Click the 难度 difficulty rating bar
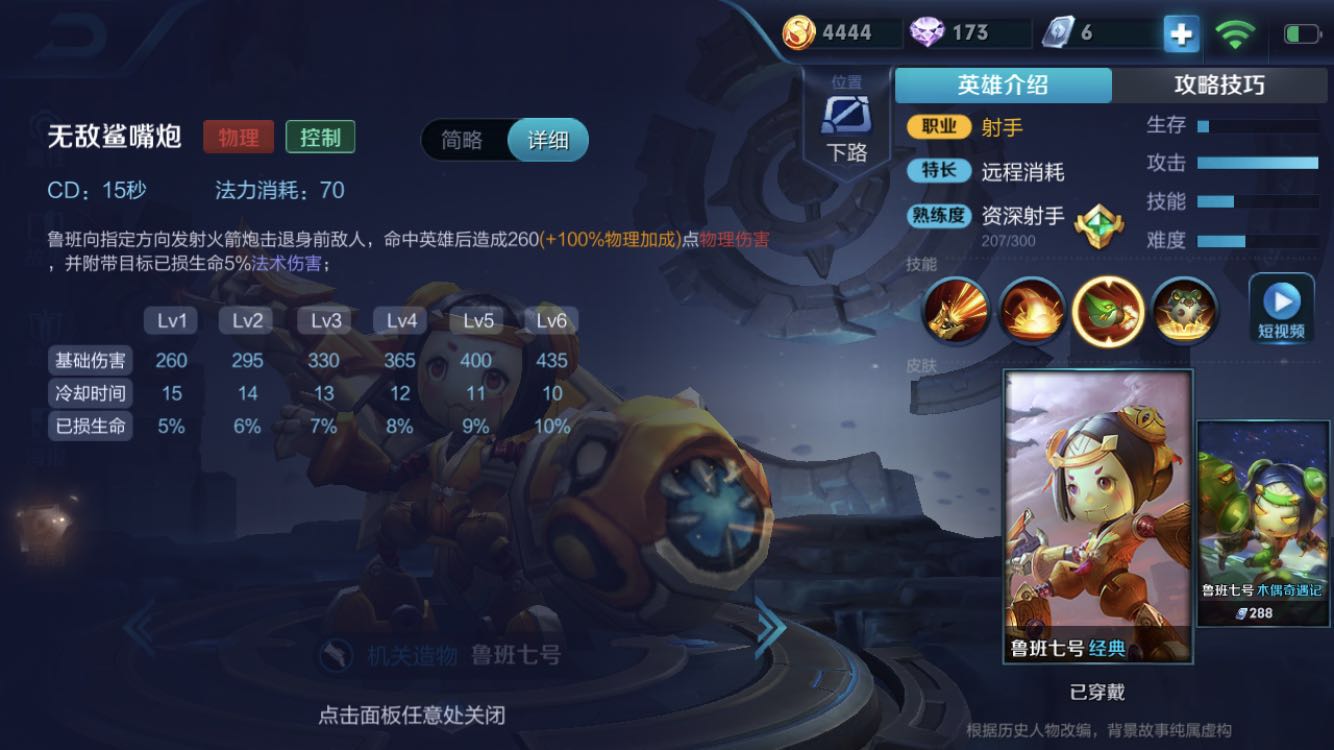 (1260, 240)
